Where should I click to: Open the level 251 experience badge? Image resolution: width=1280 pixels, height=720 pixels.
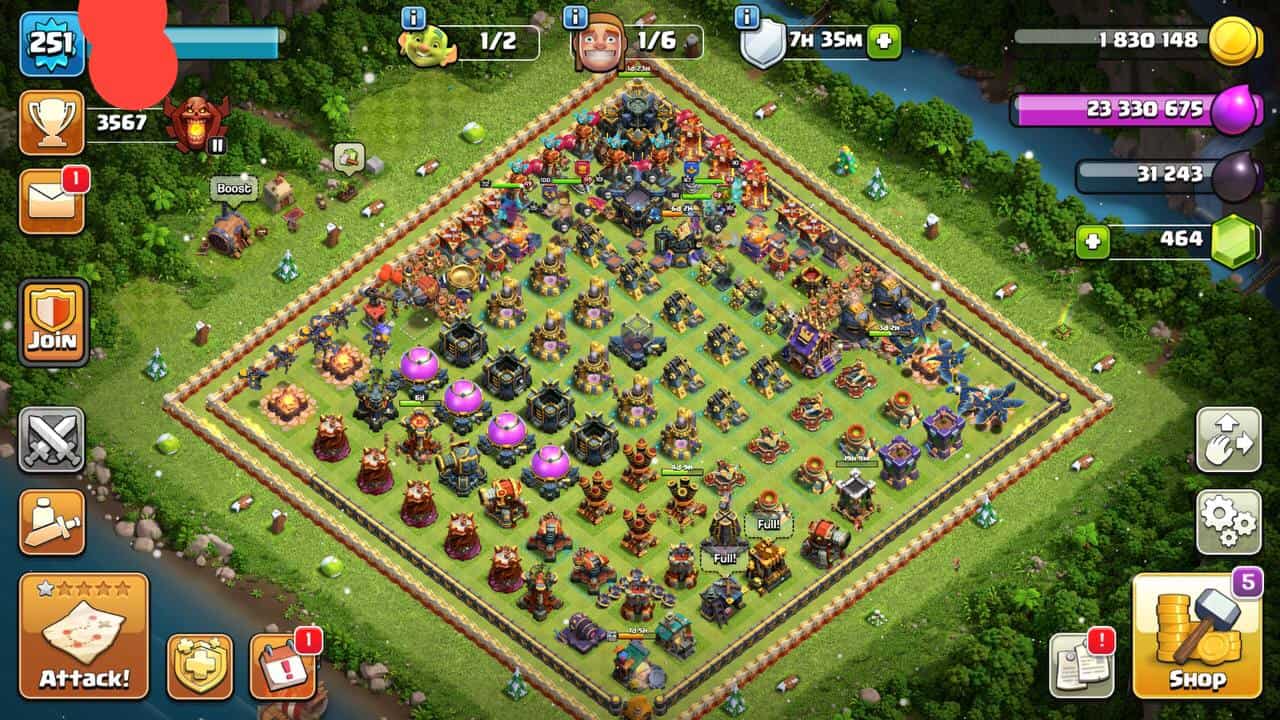[x=50, y=43]
